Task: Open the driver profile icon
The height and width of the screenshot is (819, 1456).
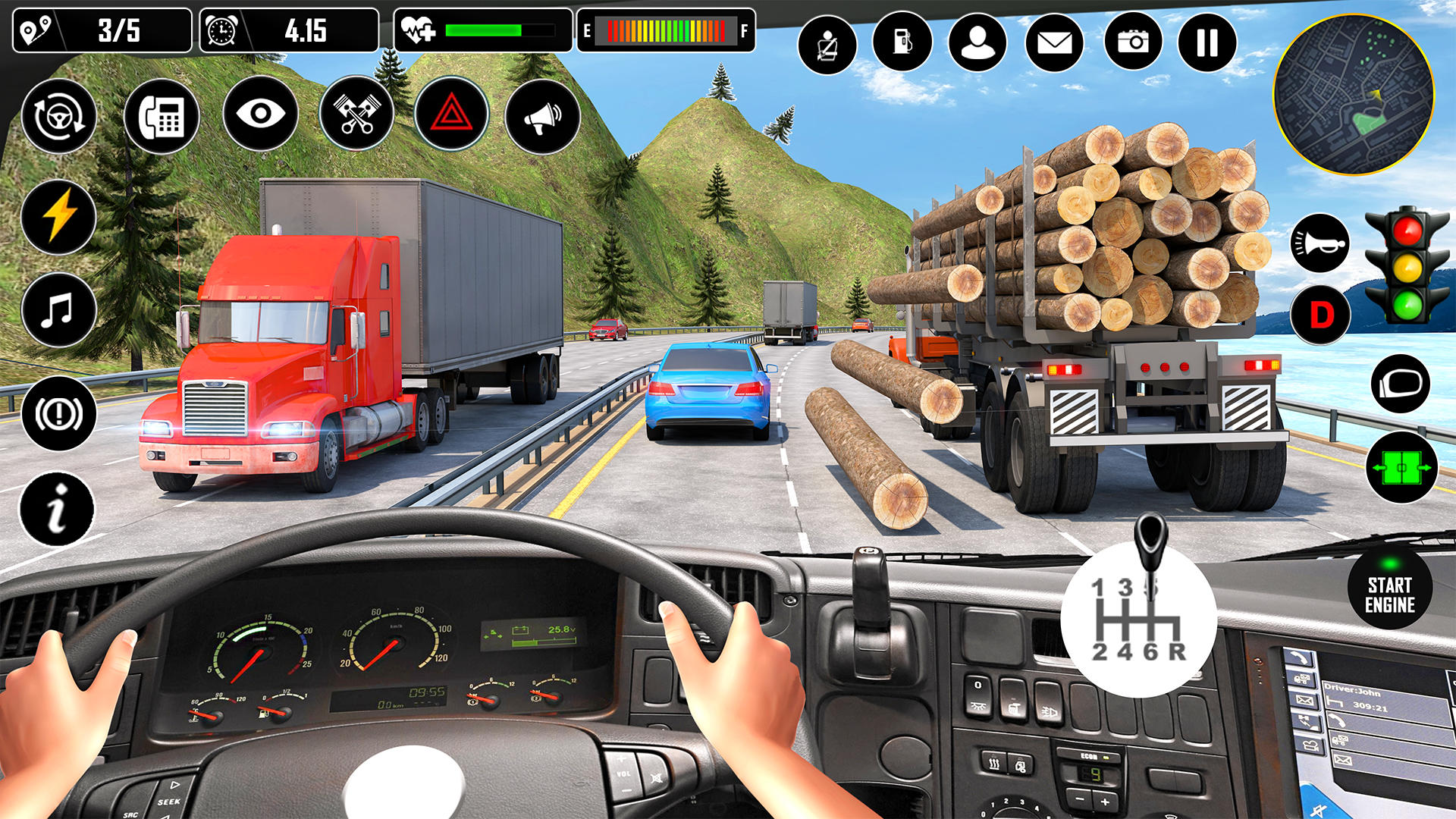Action: pyautogui.click(x=977, y=42)
